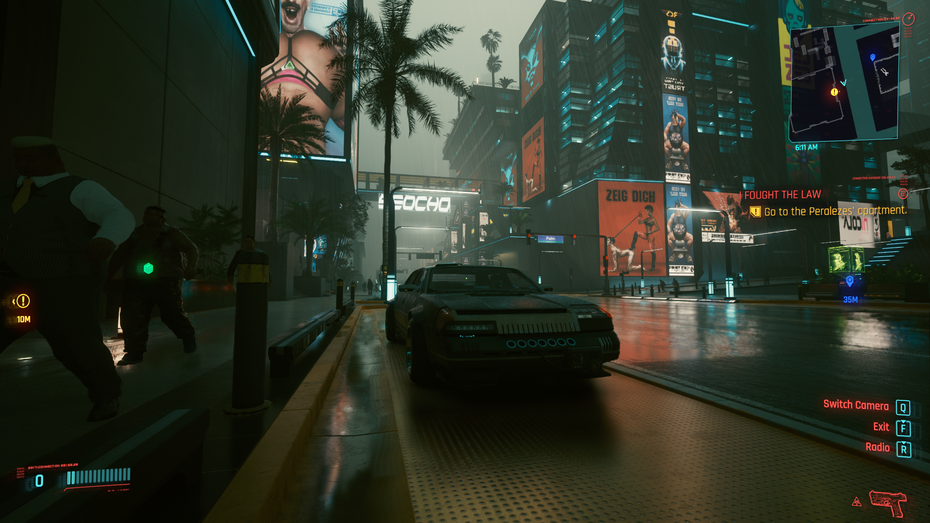The height and width of the screenshot is (523, 930).
Task: Click the round red icon beside the quest title
Action: pyautogui.click(x=903, y=193)
